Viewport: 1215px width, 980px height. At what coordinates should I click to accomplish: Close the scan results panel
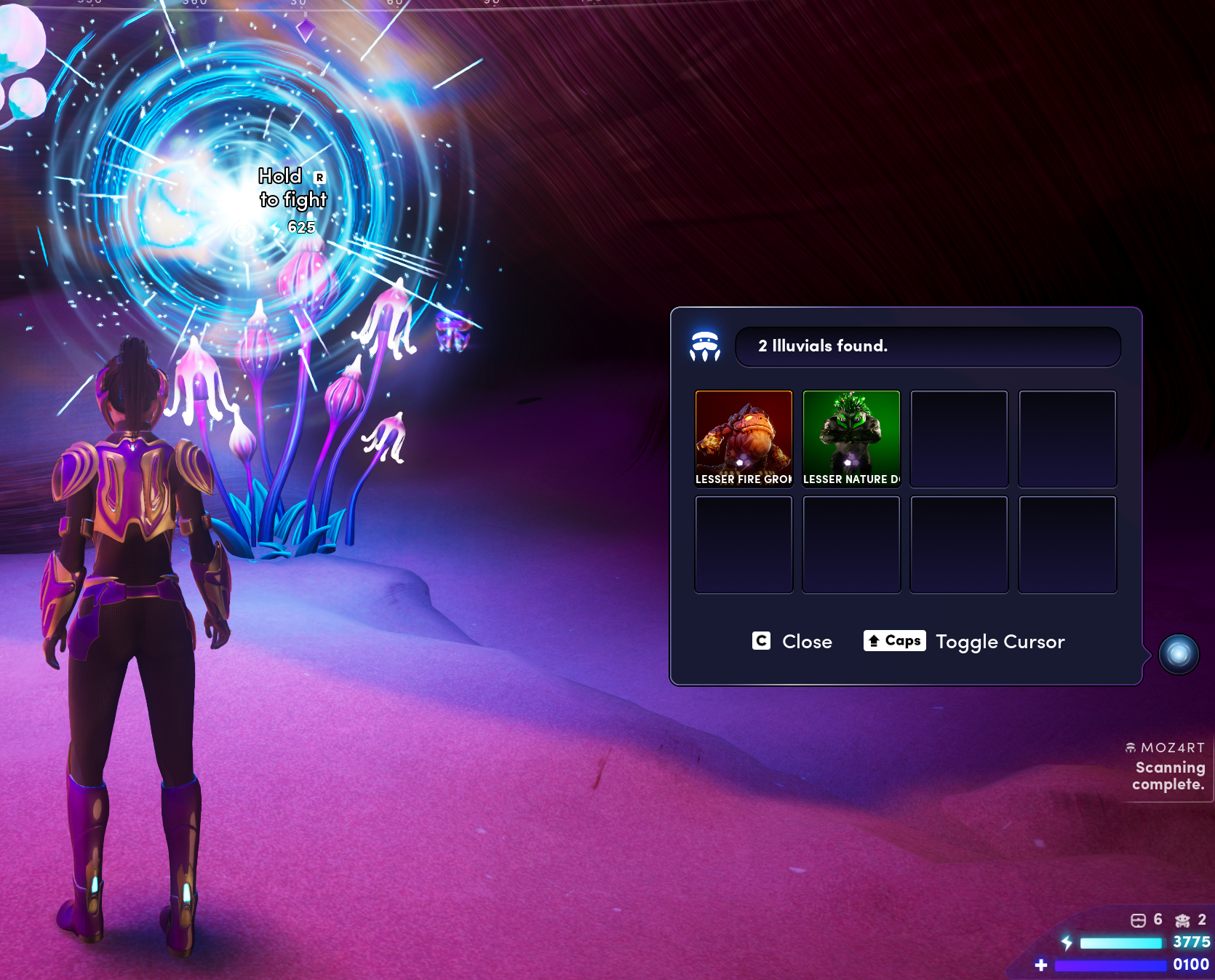792,641
